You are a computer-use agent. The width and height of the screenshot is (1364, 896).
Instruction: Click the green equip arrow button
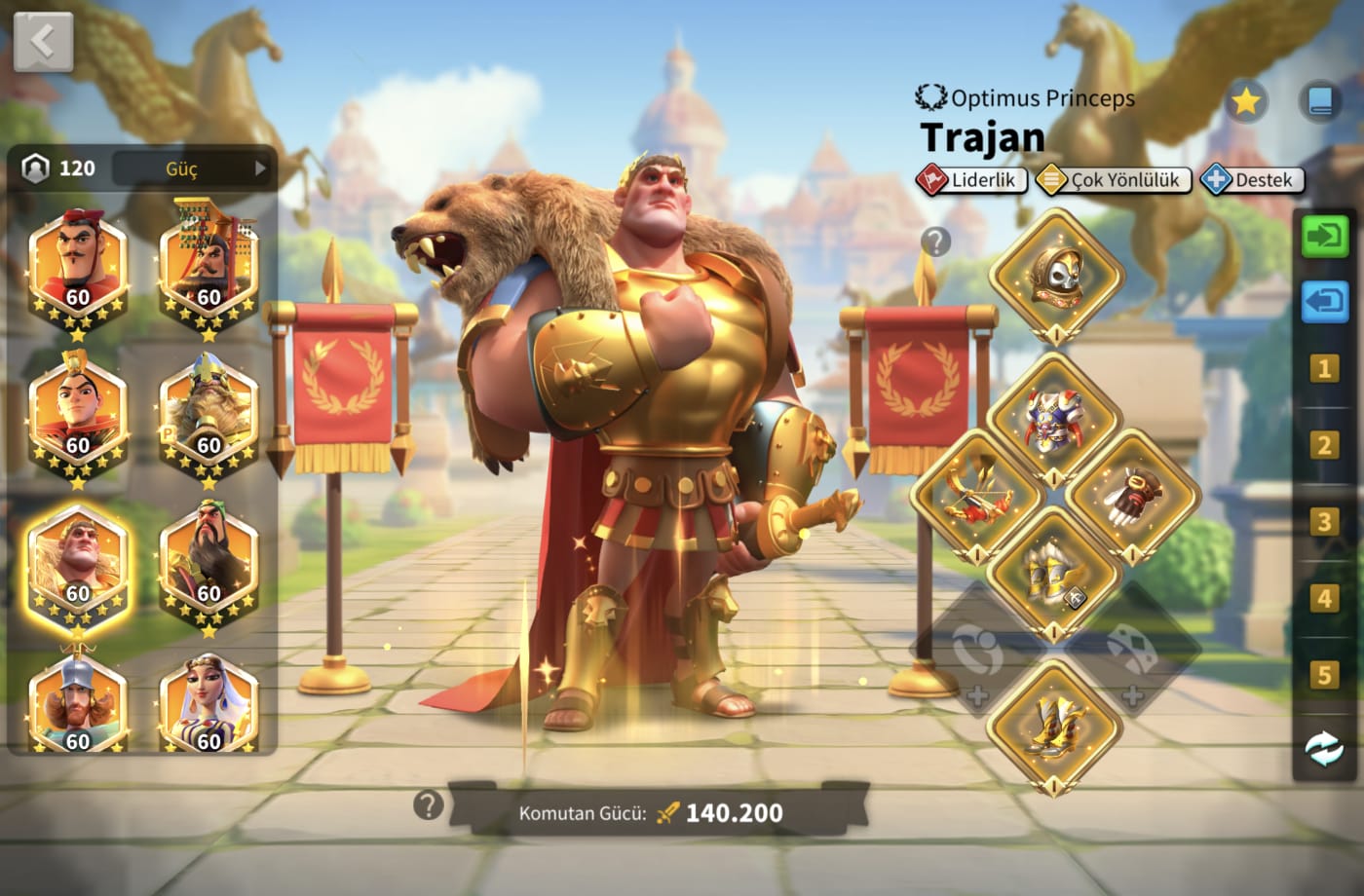point(1324,236)
